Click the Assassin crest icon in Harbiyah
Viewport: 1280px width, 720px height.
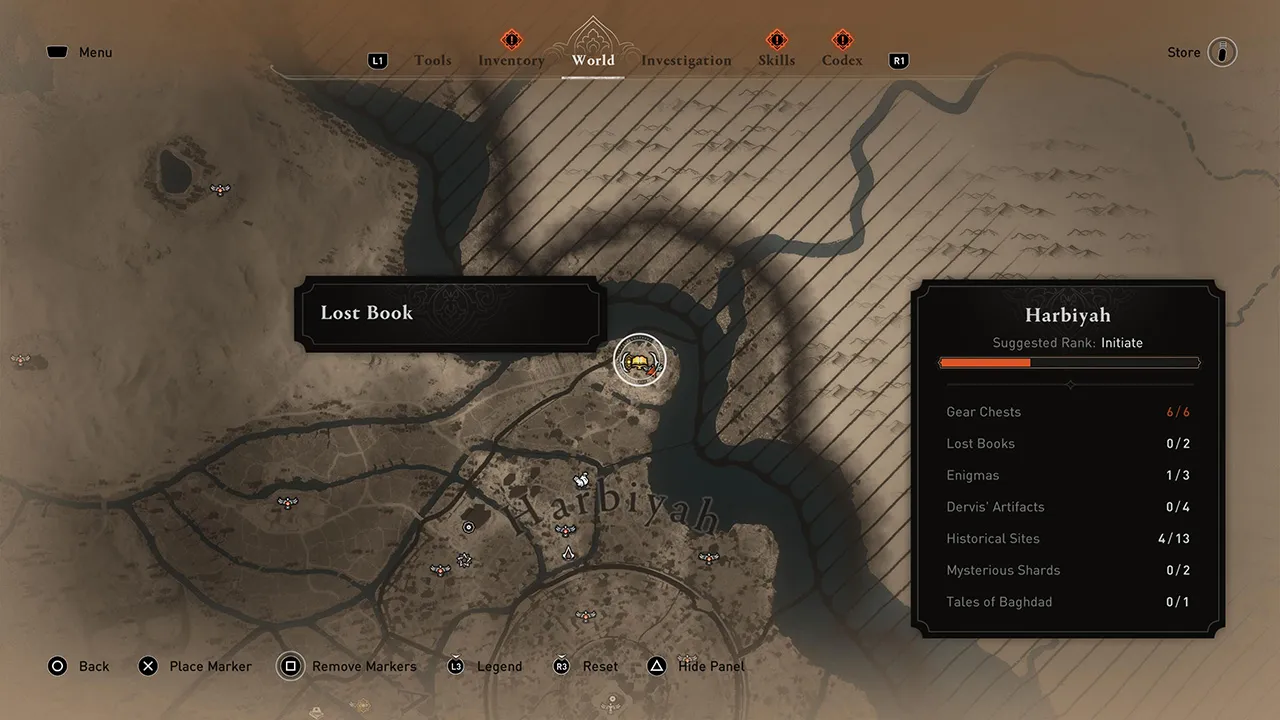coord(568,554)
